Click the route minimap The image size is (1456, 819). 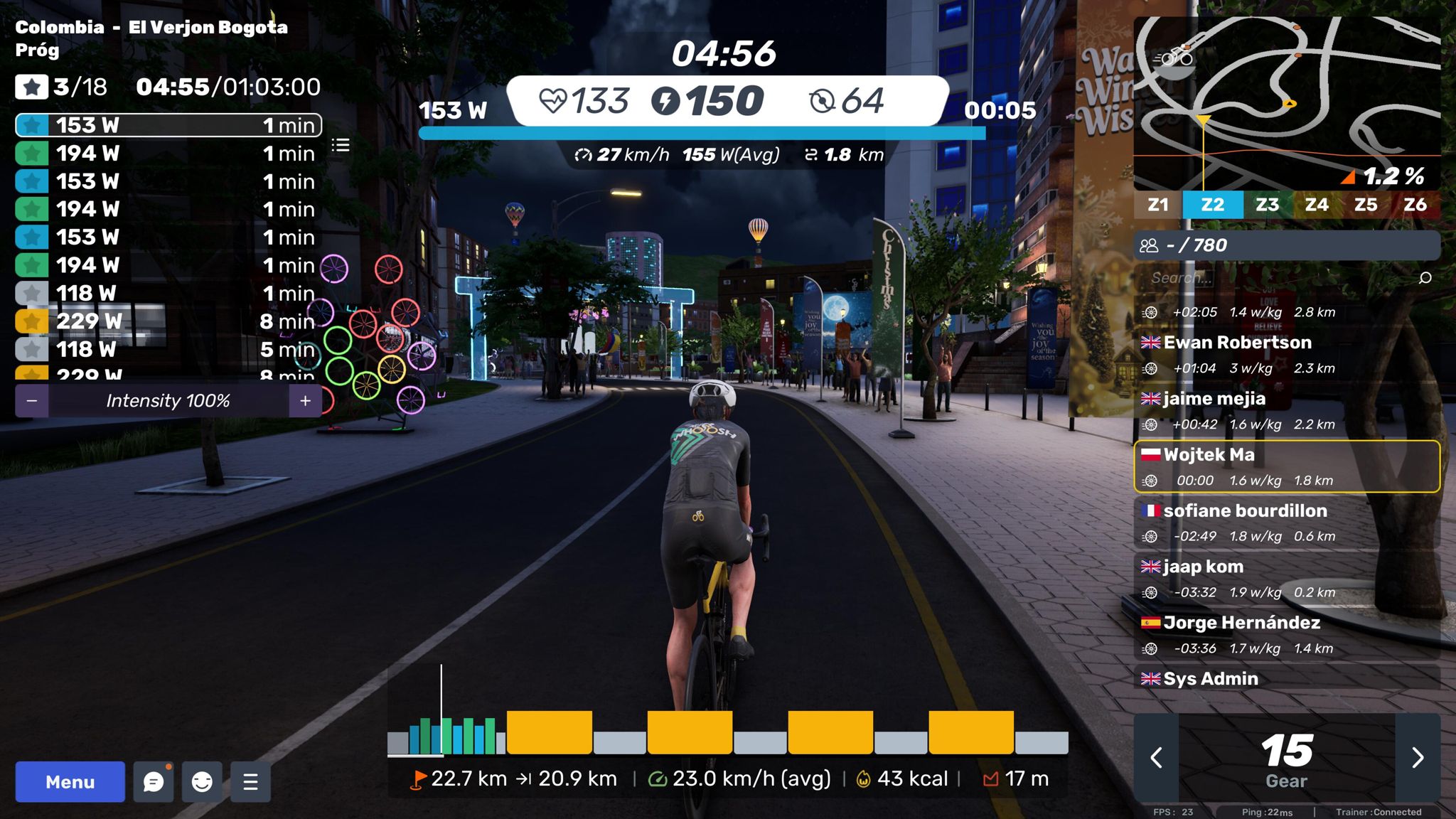(1287, 100)
